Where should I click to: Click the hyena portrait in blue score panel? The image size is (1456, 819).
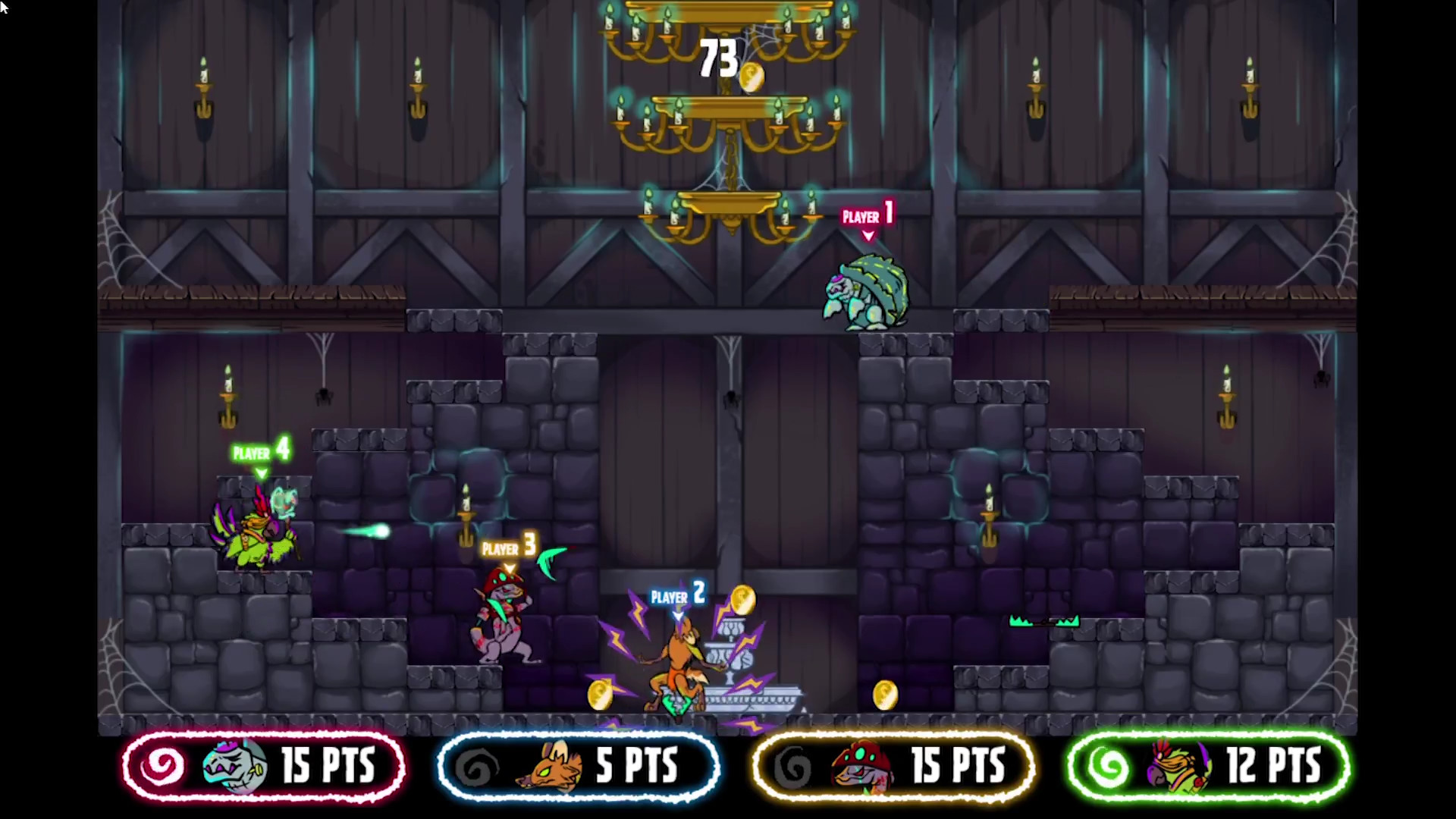point(548,767)
